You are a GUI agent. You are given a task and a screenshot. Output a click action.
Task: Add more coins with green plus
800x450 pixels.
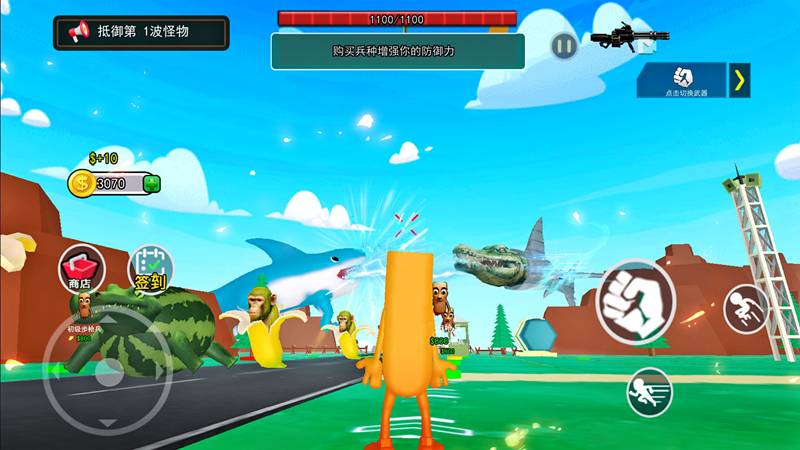(x=150, y=184)
